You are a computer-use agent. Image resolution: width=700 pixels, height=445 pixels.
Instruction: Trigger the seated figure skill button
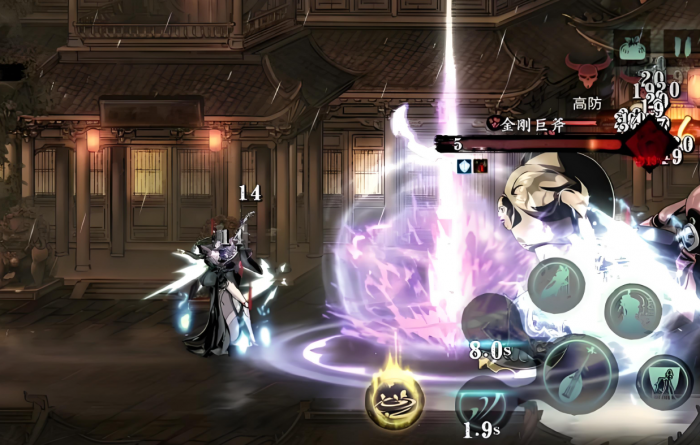663,382
